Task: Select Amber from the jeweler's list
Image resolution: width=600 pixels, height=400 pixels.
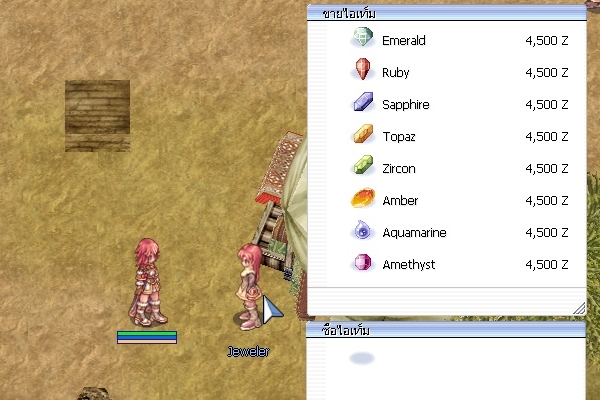Action: 400,201
